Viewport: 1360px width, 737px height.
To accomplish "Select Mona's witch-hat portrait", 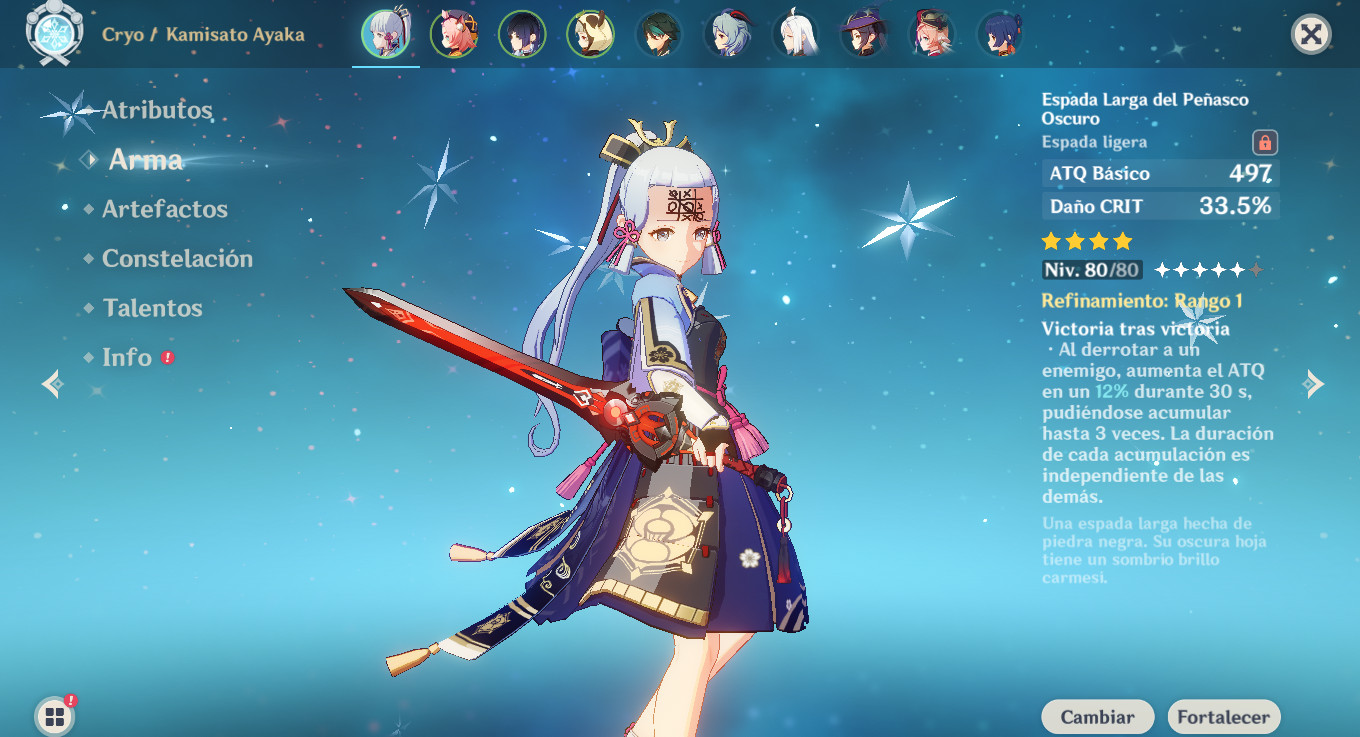I will (864, 33).
